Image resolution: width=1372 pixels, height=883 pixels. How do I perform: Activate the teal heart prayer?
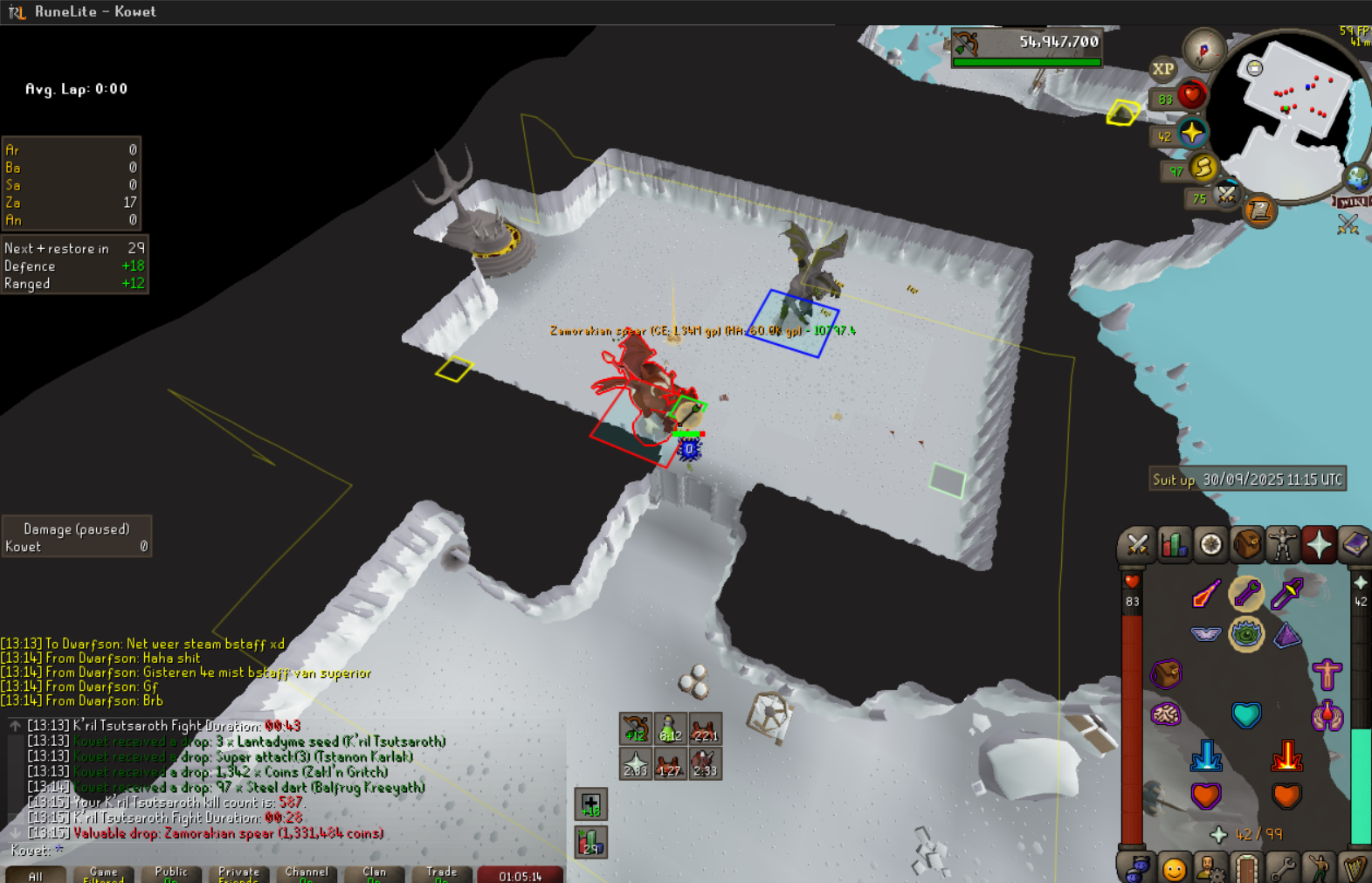click(1246, 715)
